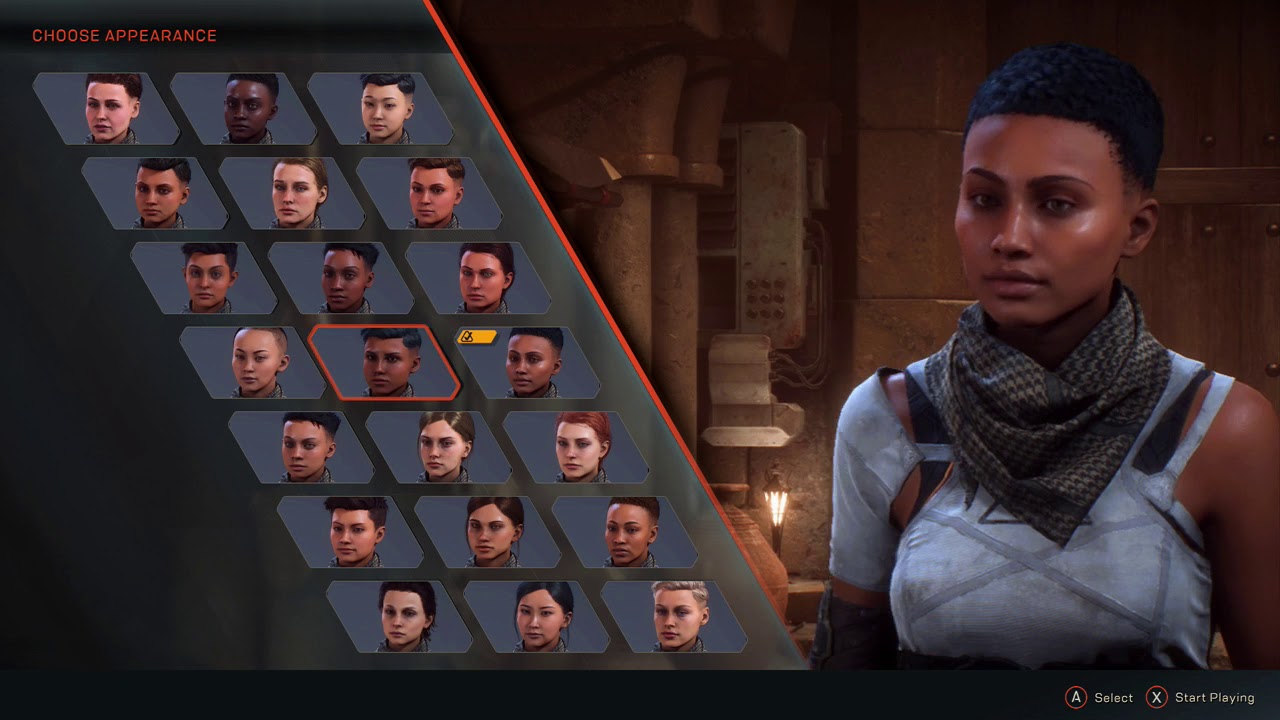The image size is (1280, 720).
Task: Click the orange-outlined highlighted portrait
Action: click(385, 362)
